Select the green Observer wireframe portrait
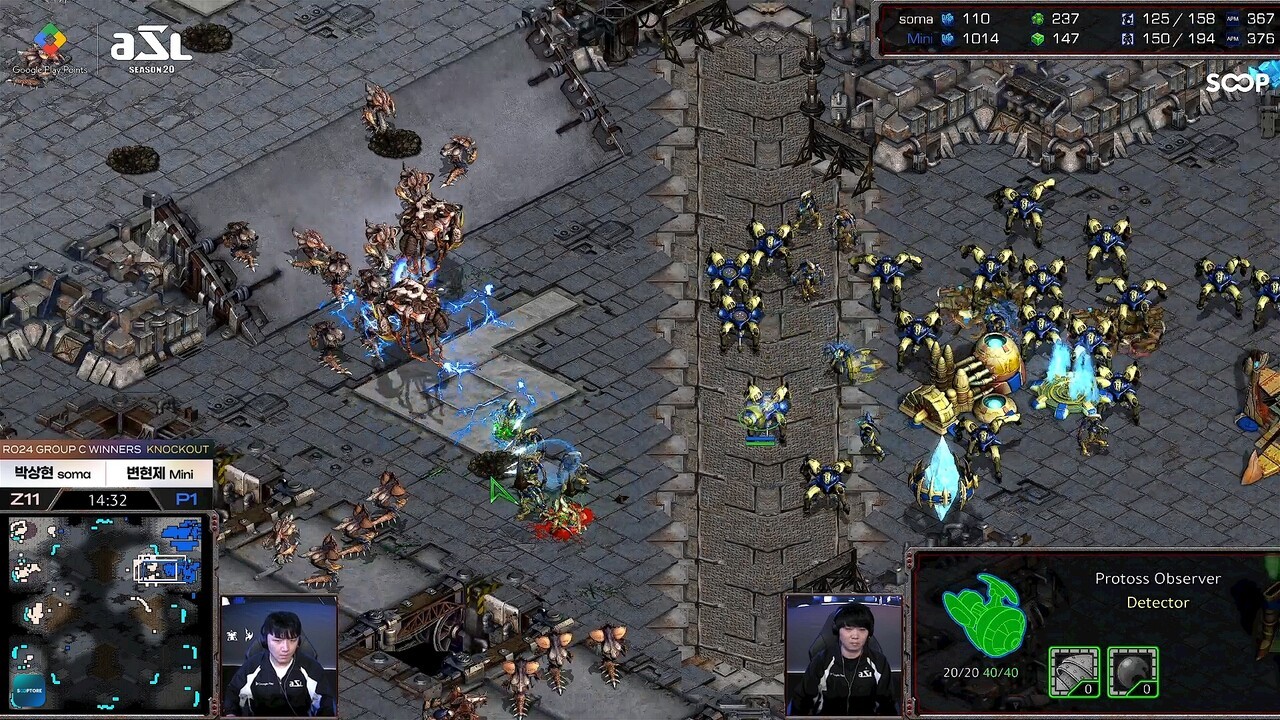This screenshot has width=1280, height=720. click(x=983, y=615)
